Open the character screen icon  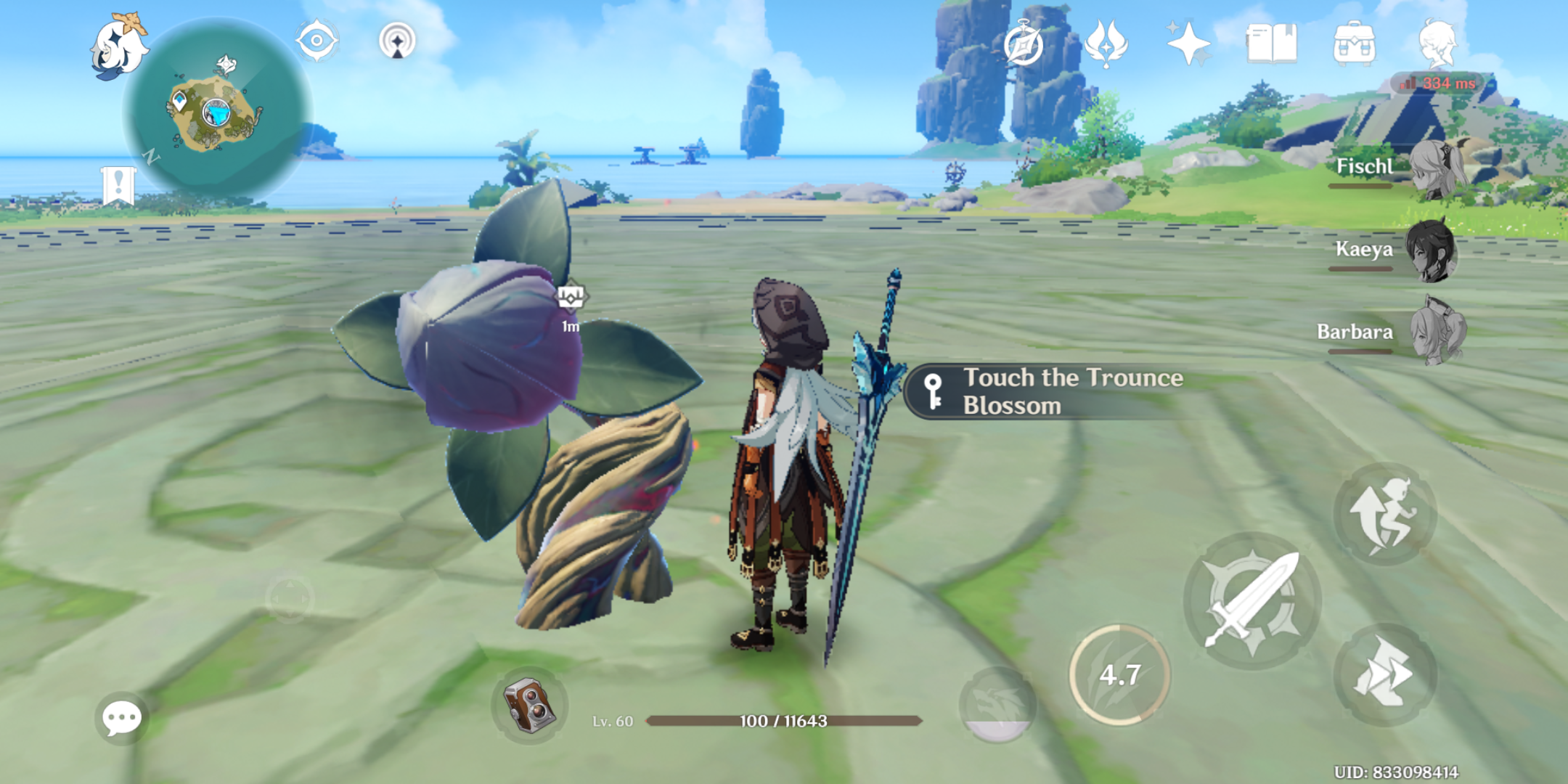click(x=1437, y=44)
